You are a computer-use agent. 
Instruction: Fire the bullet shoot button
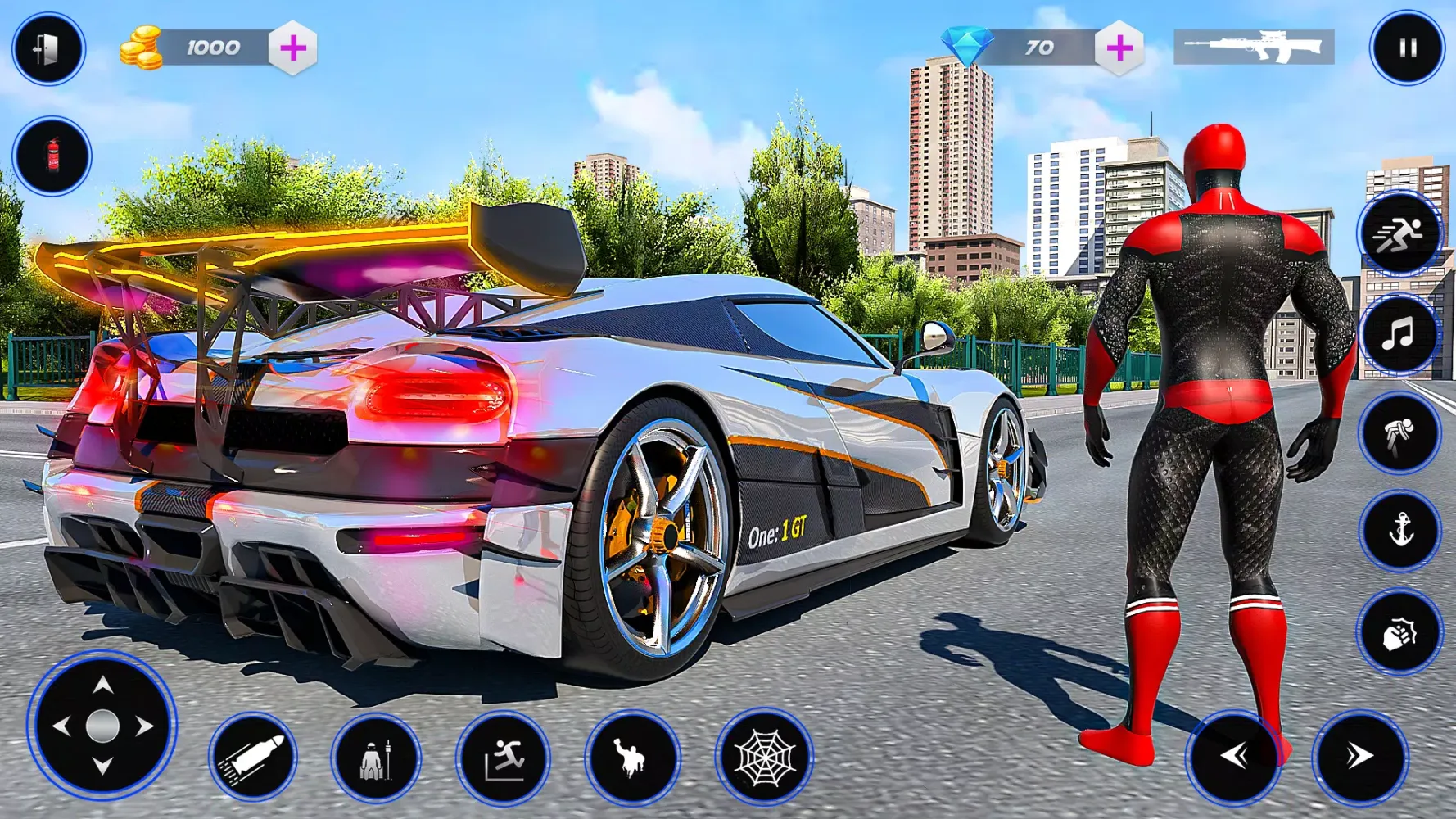(253, 758)
